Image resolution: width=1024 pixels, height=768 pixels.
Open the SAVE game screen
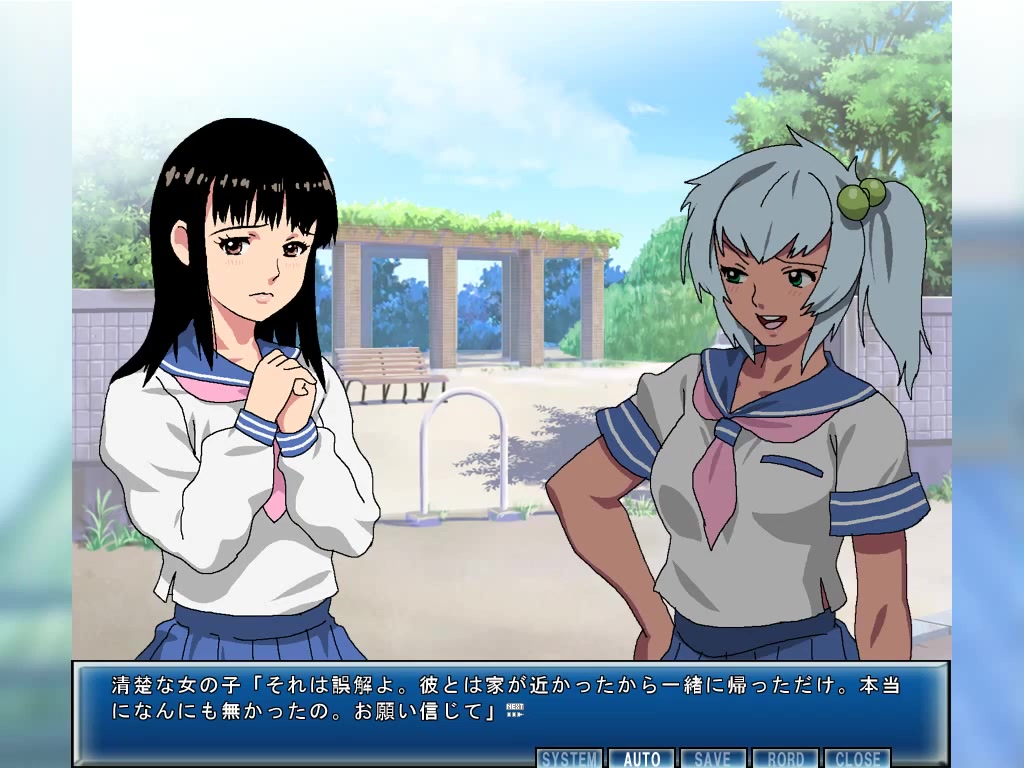tap(713, 758)
